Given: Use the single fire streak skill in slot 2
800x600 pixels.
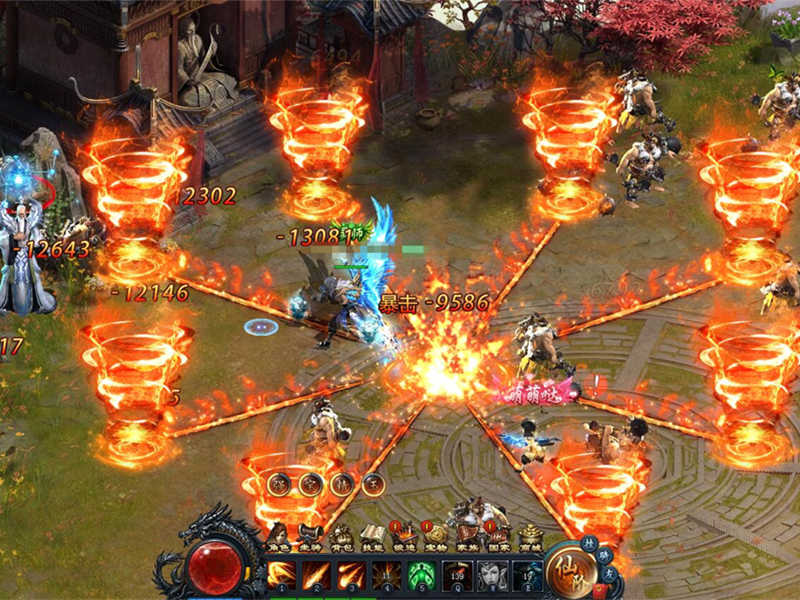Looking at the screenshot, I should 316,575.
